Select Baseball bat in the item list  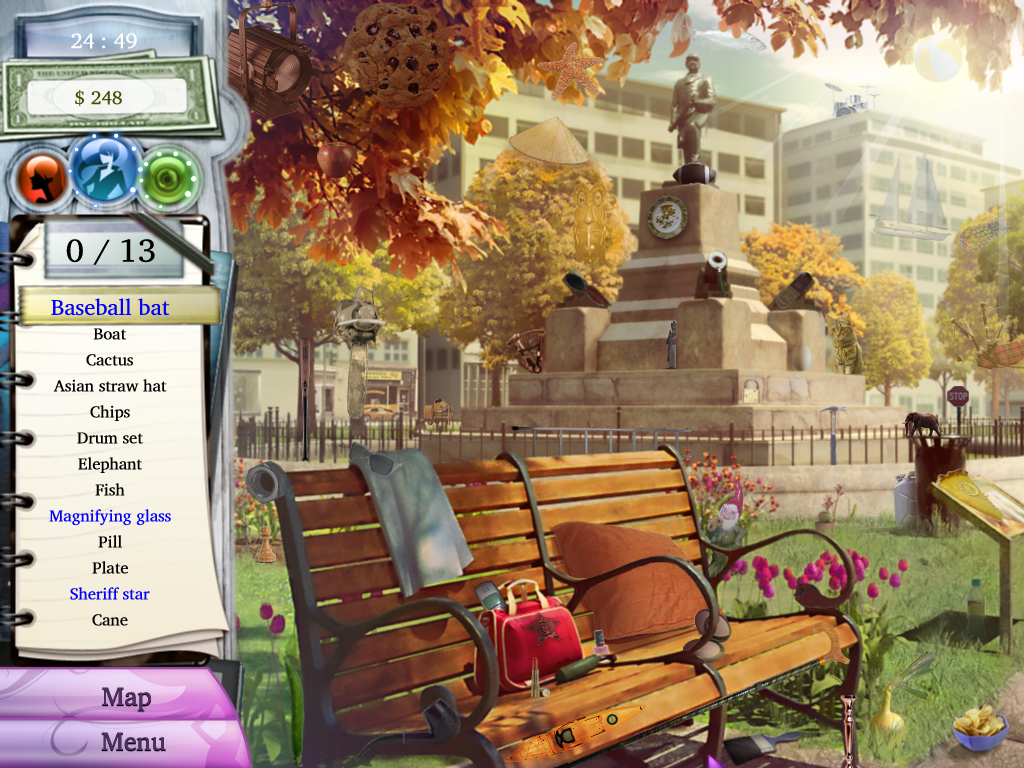click(x=110, y=307)
